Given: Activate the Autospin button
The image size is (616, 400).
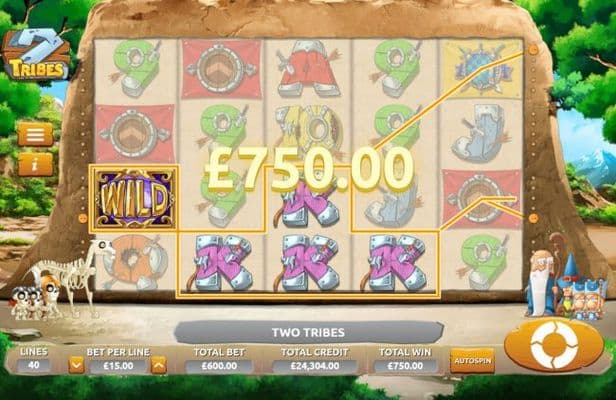Looking at the screenshot, I should (x=472, y=360).
